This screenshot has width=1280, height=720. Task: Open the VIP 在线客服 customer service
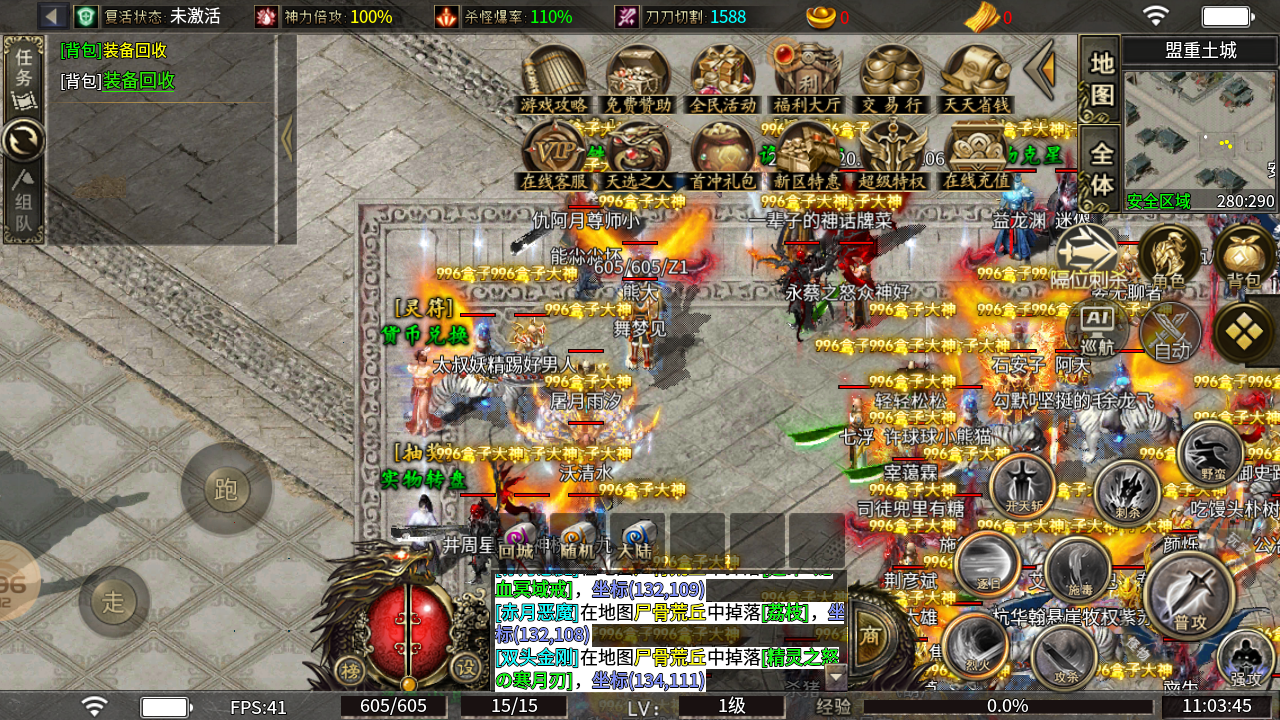pos(553,153)
